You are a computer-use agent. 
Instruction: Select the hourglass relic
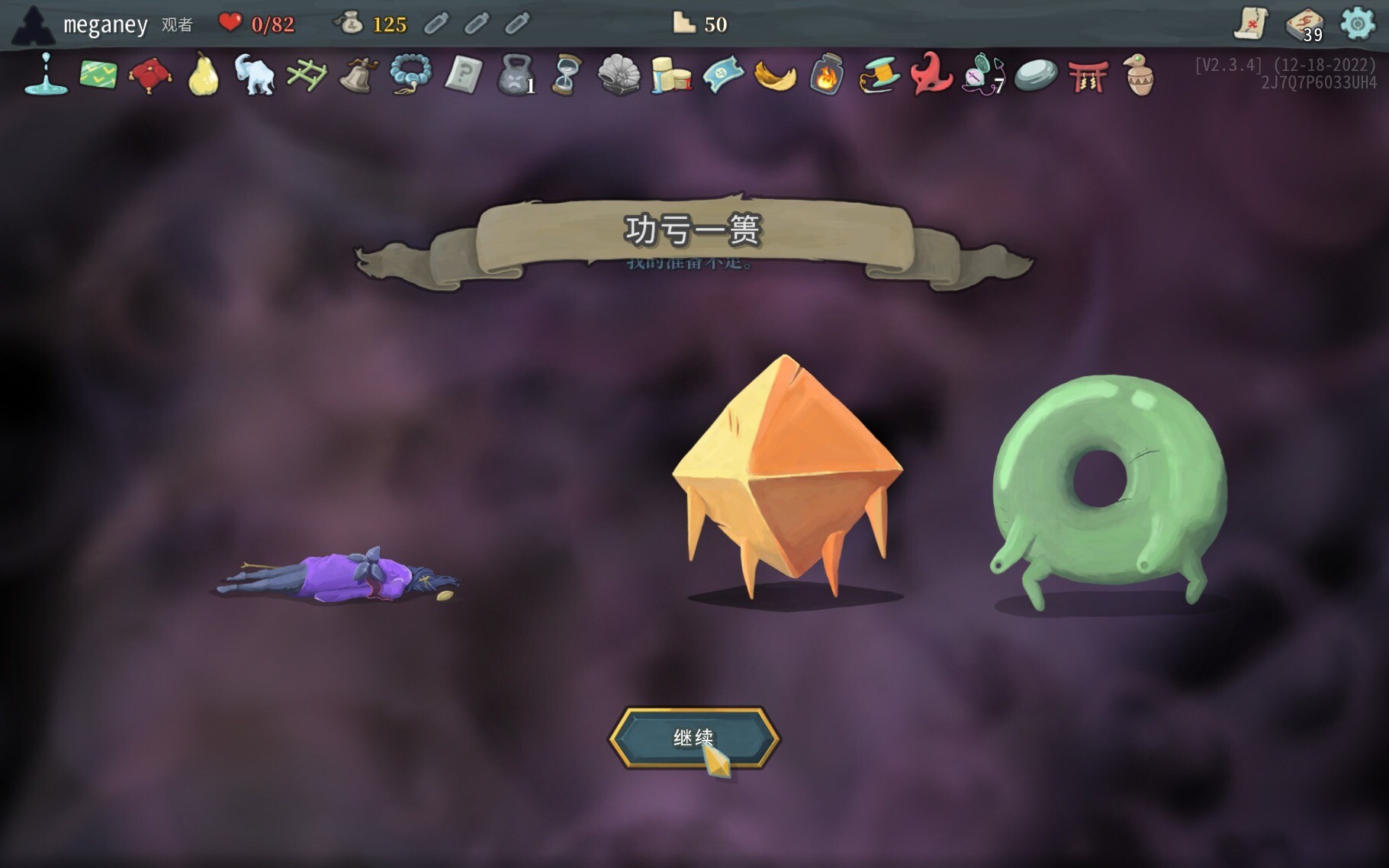point(567,76)
